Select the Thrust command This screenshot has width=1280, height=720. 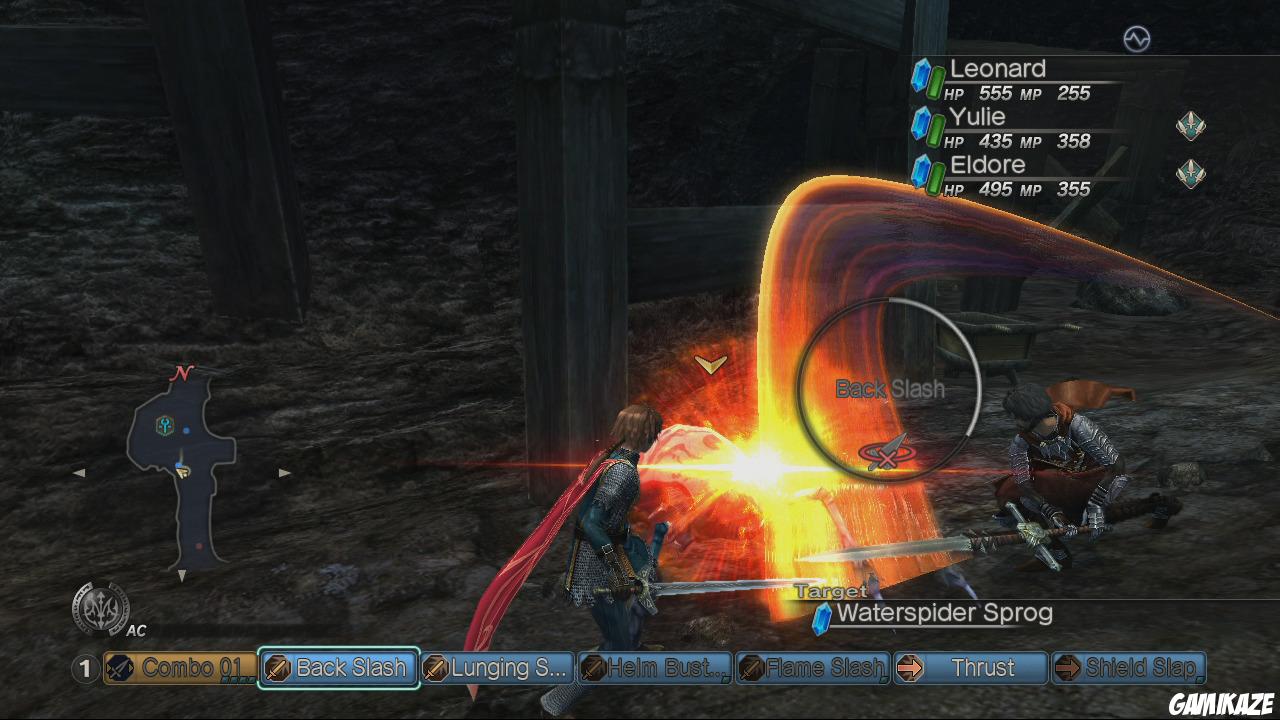(970, 668)
